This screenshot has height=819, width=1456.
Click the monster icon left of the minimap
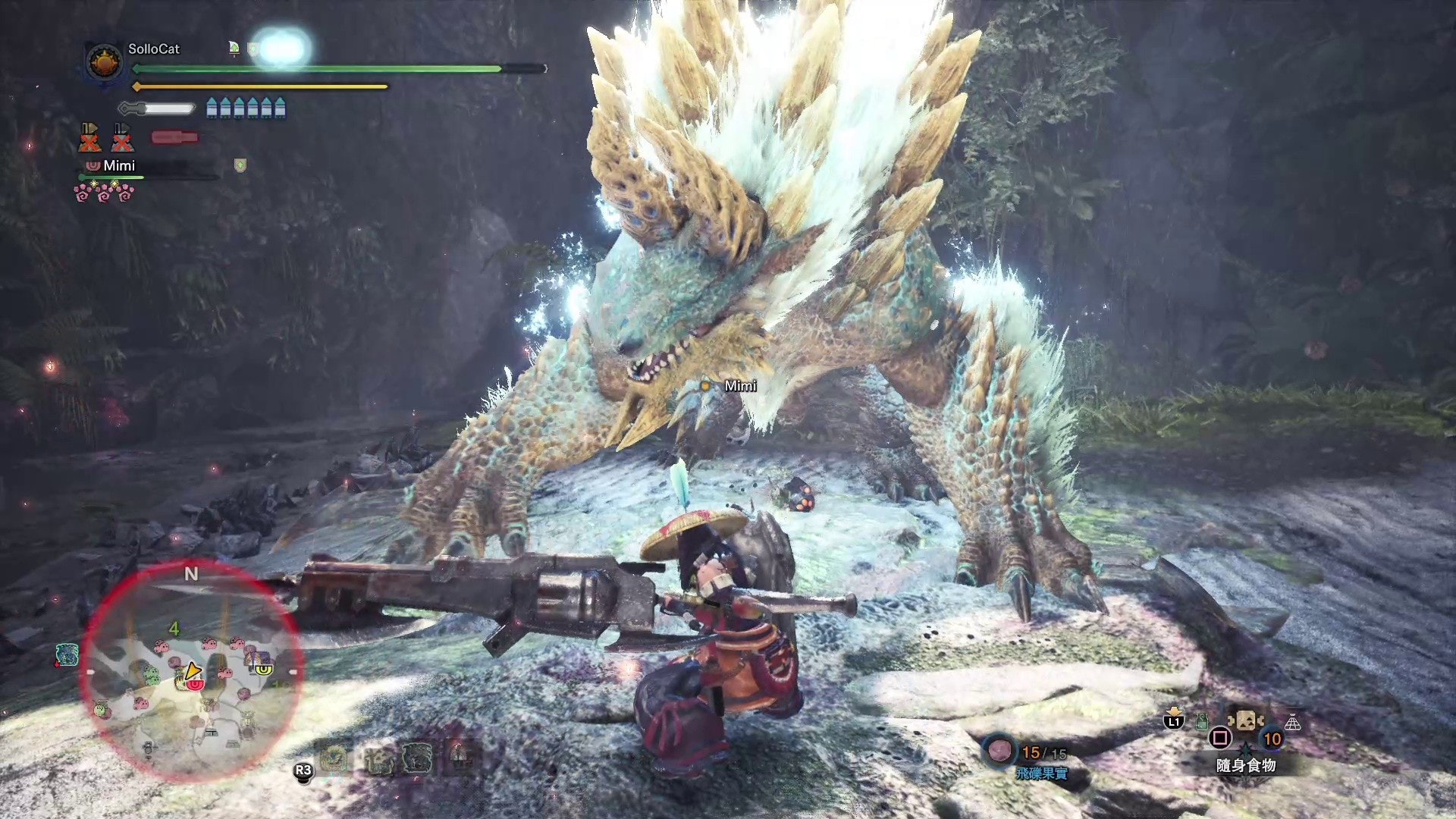coord(67,654)
